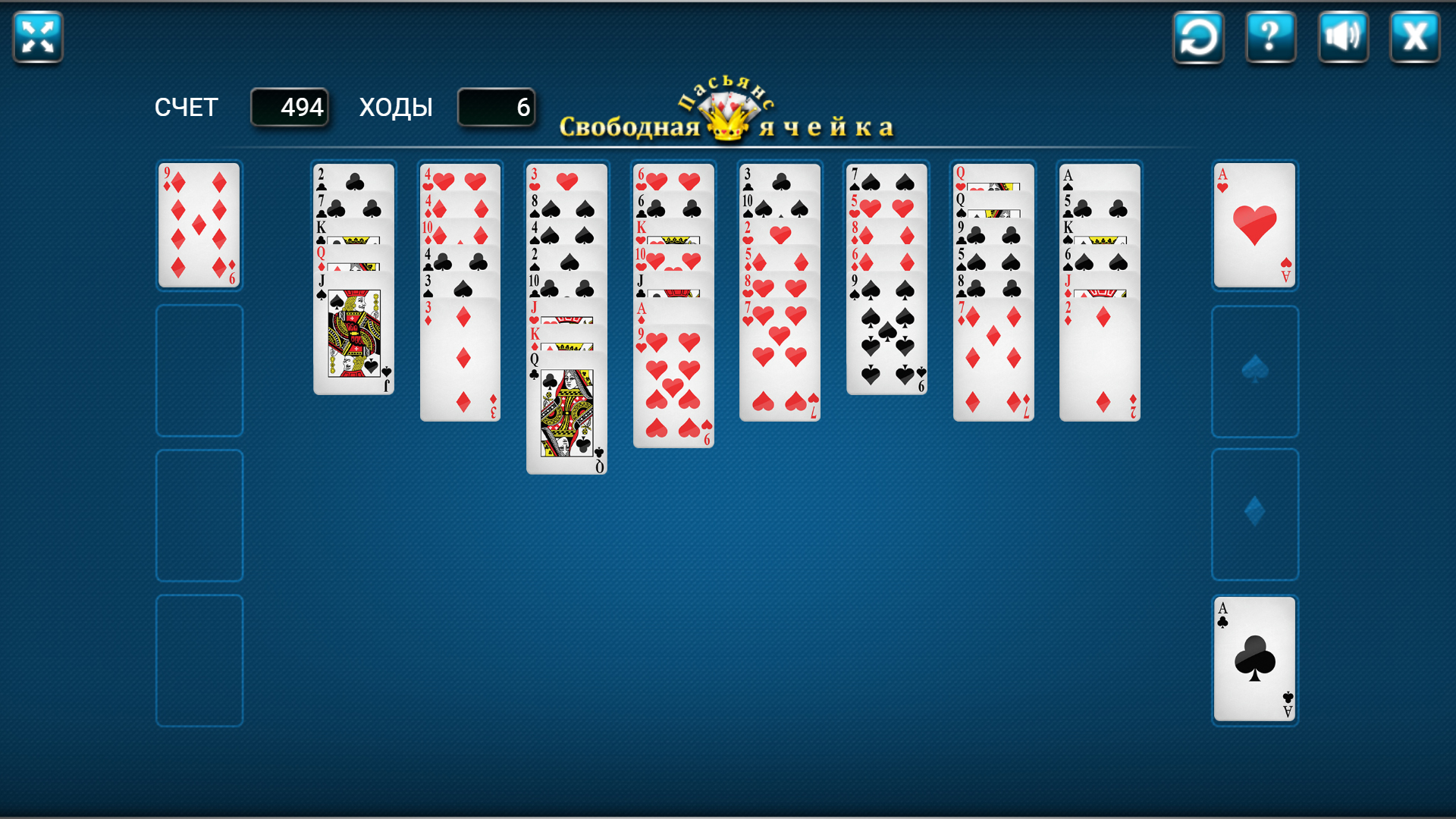This screenshot has width=1456, height=819.
Task: Select the 9 of Diamonds in the free cell
Action: pos(199,225)
